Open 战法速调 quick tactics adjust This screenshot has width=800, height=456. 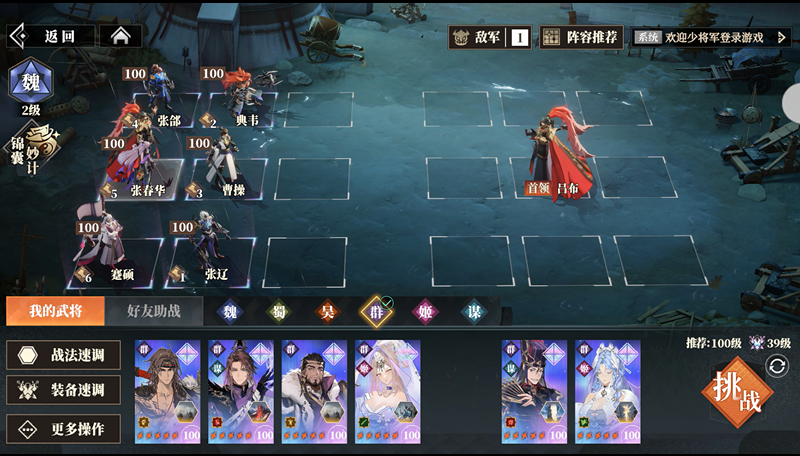coord(64,354)
